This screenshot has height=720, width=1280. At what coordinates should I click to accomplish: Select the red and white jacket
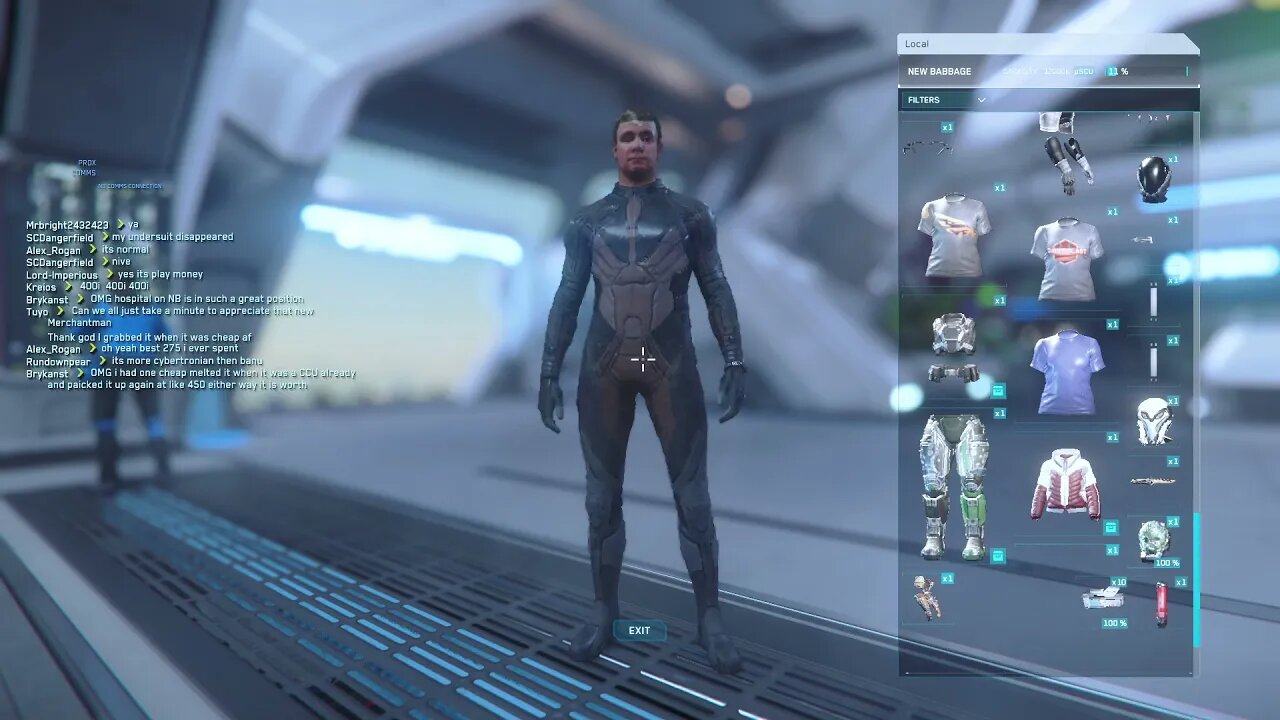(1065, 485)
